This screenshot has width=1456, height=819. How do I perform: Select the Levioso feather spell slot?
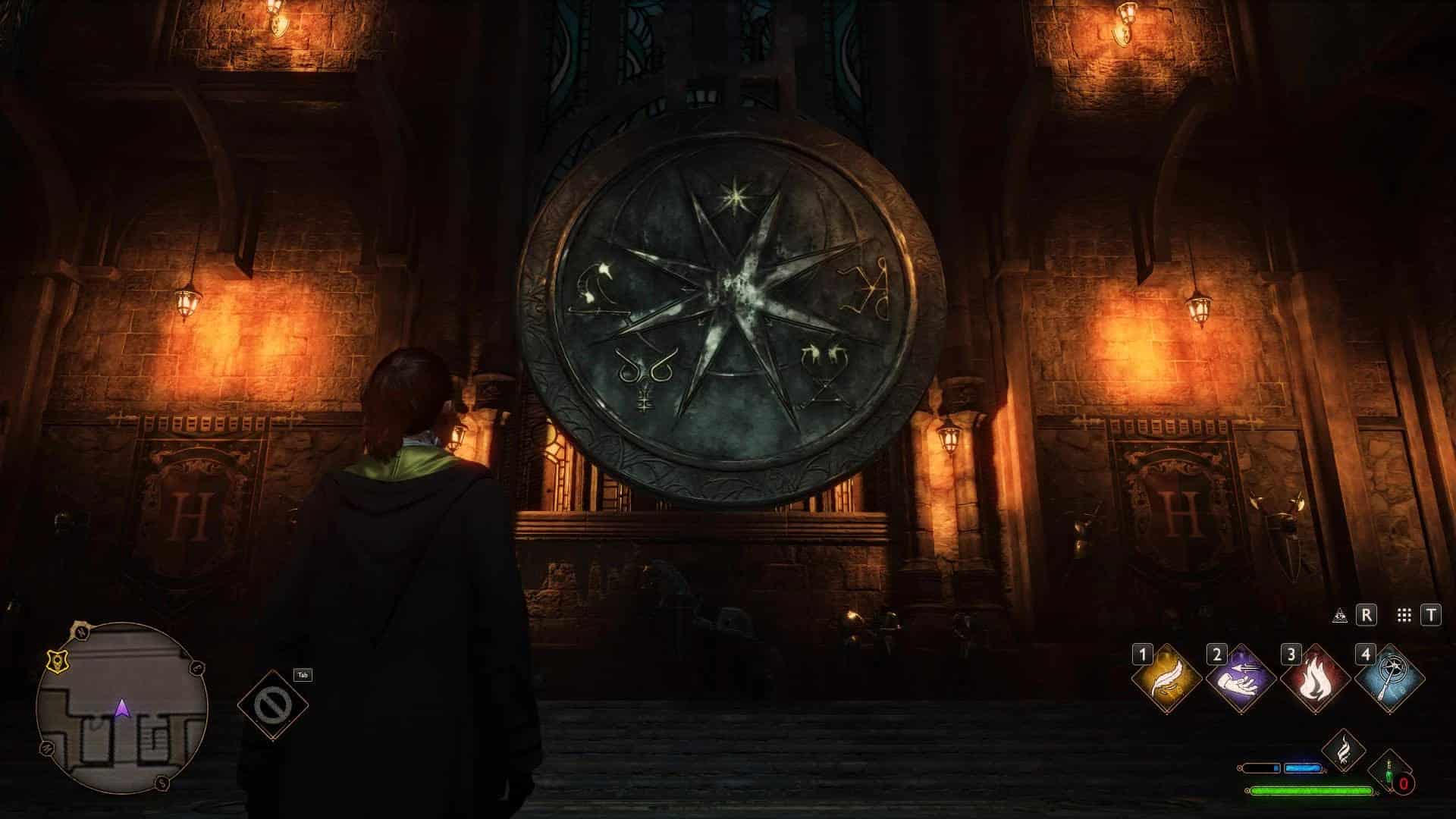[1166, 679]
